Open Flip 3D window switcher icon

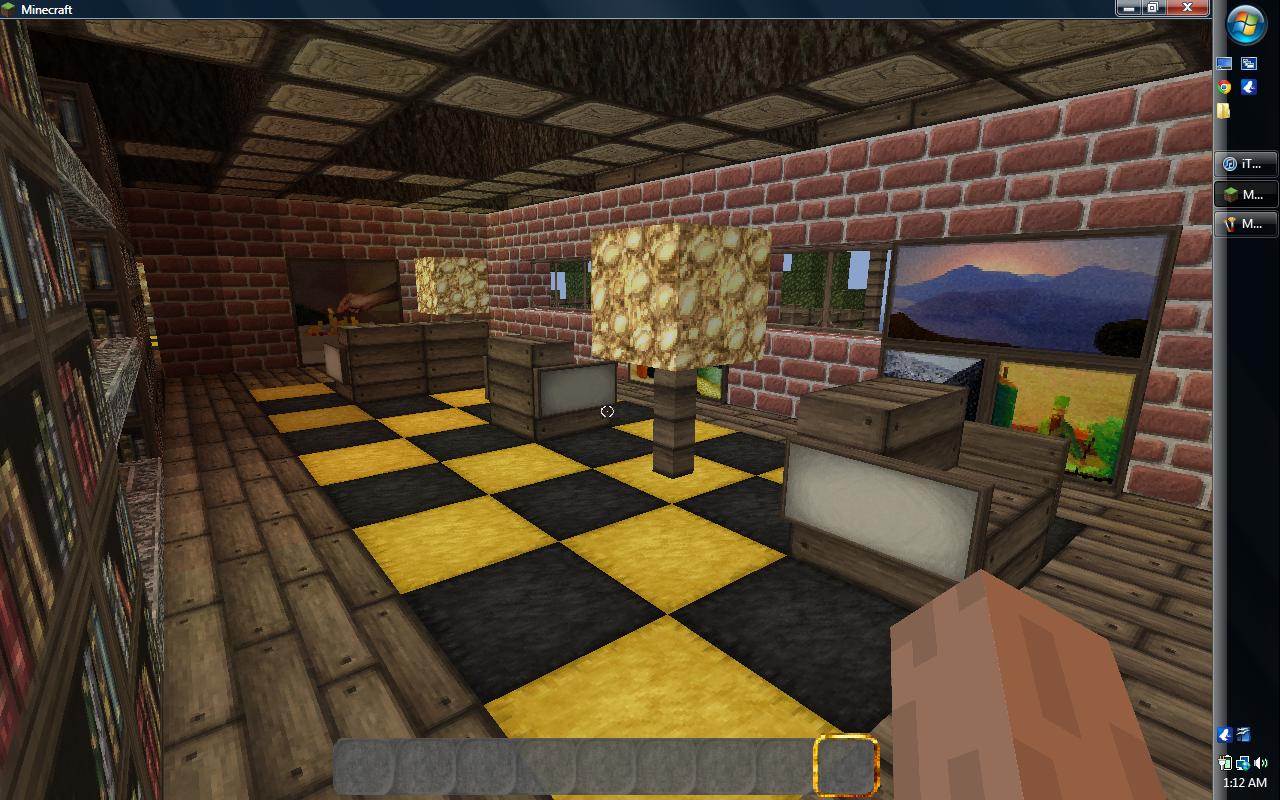[1247, 62]
